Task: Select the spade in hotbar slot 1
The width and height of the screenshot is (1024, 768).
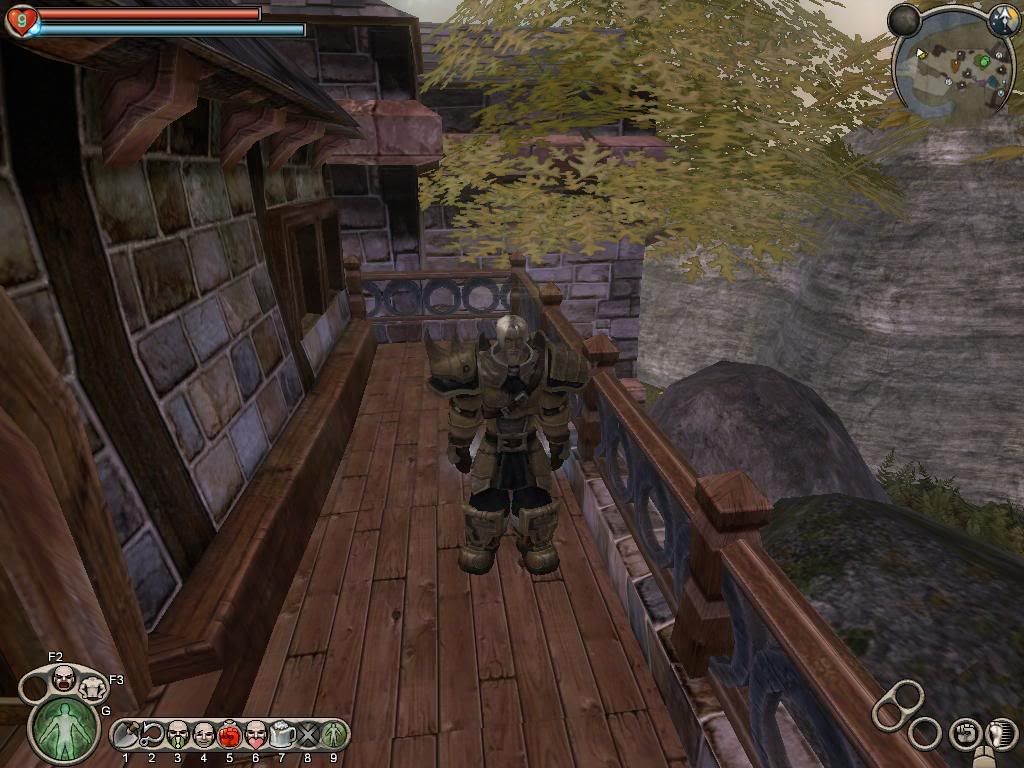Action: click(126, 735)
